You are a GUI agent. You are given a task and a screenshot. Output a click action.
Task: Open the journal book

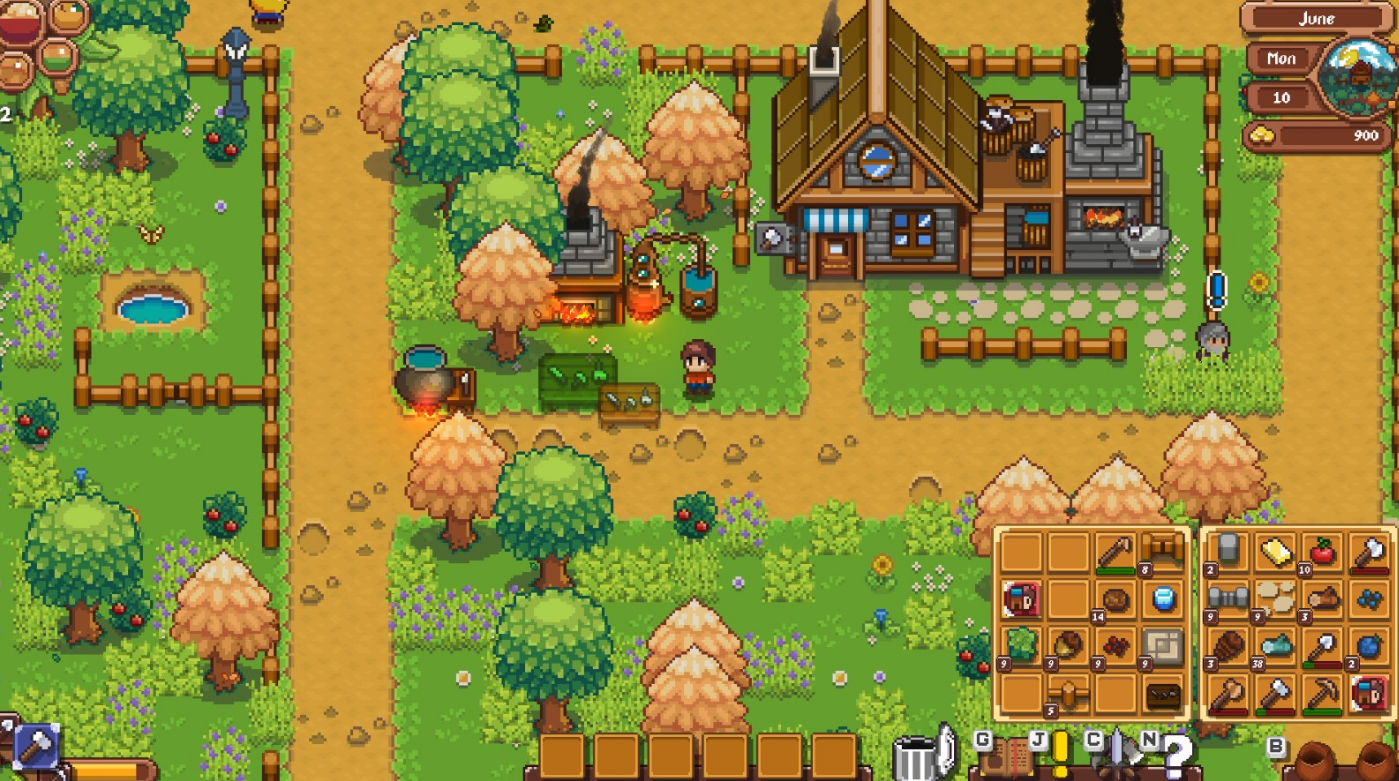tap(1003, 757)
